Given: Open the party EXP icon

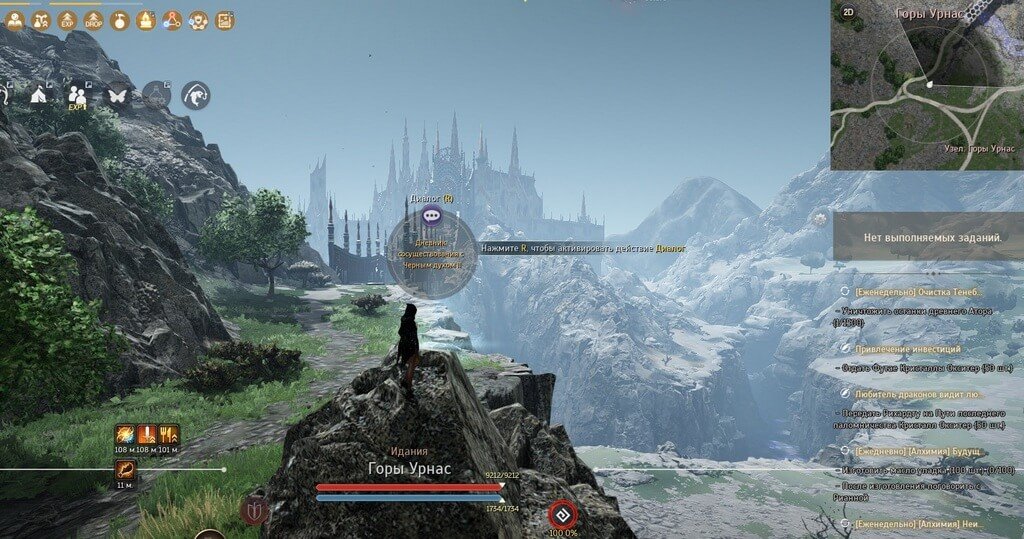Looking at the screenshot, I should (x=78, y=95).
